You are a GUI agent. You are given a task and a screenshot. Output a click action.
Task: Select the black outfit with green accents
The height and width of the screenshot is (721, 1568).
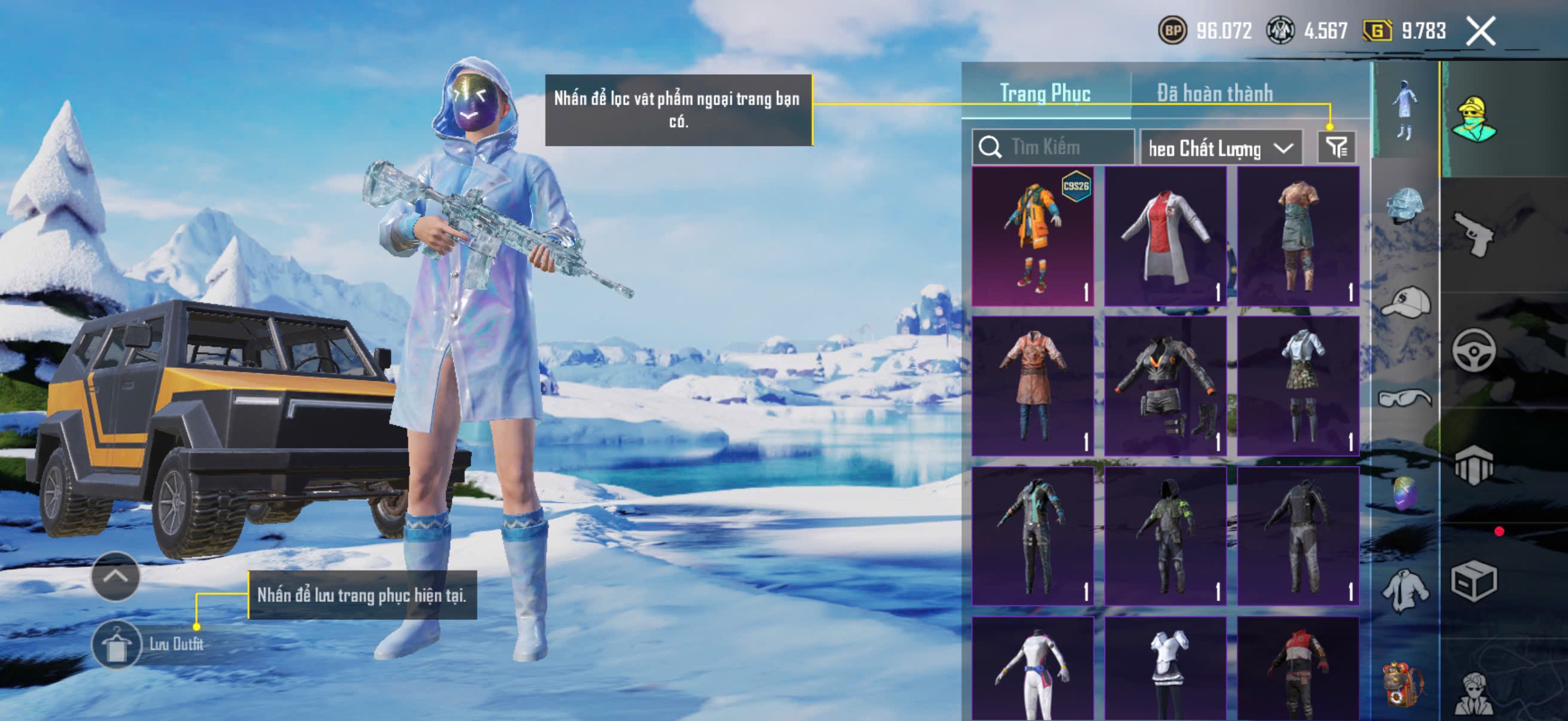point(1165,536)
